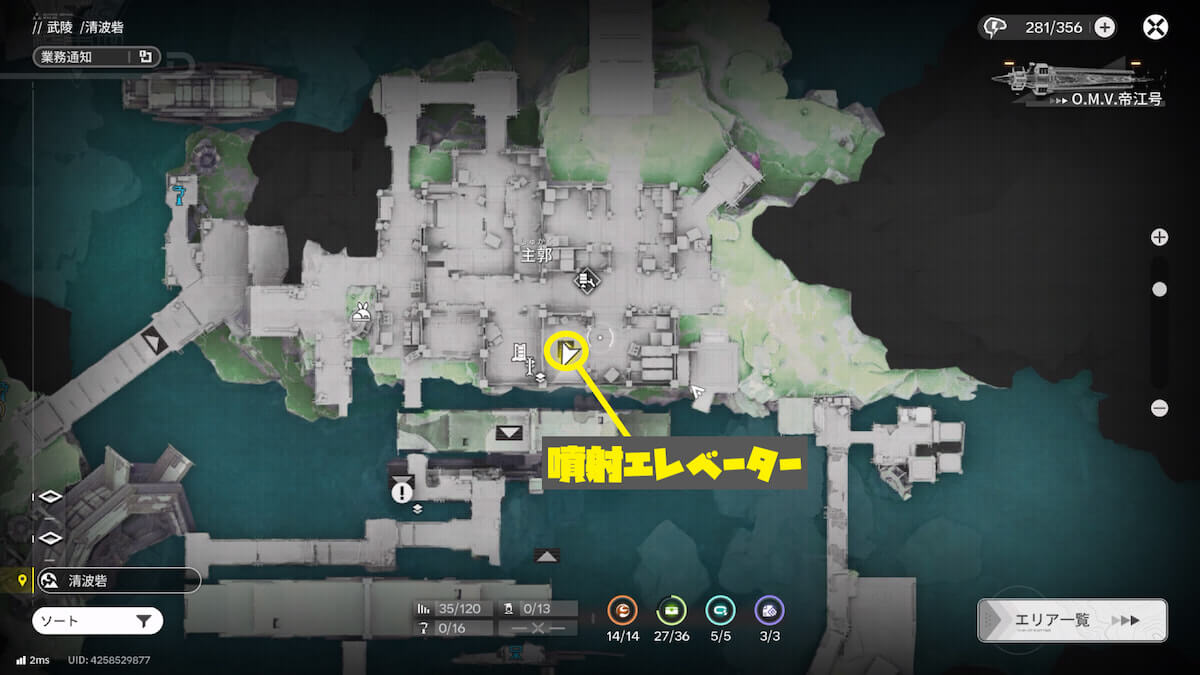Image resolution: width=1200 pixels, height=675 pixels.
Task: Select the circled 噴射エレベーター marker
Action: [567, 353]
